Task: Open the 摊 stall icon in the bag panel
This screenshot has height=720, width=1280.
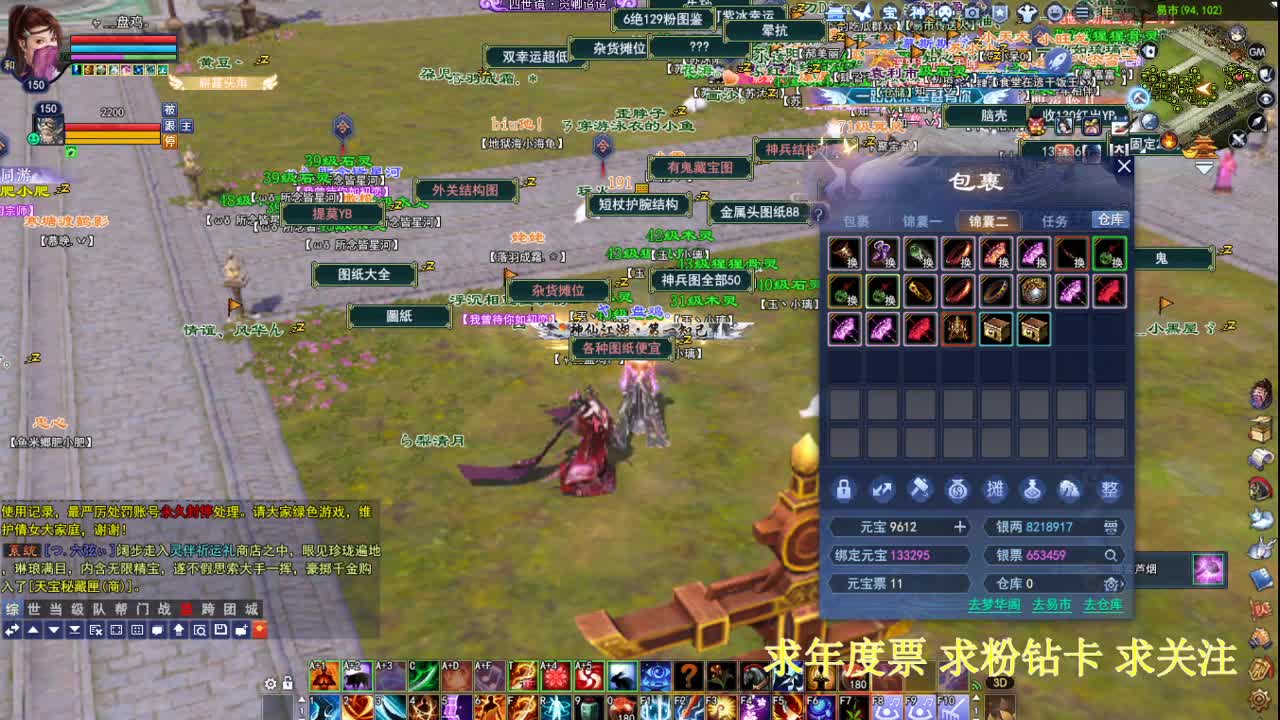Action: (996, 489)
